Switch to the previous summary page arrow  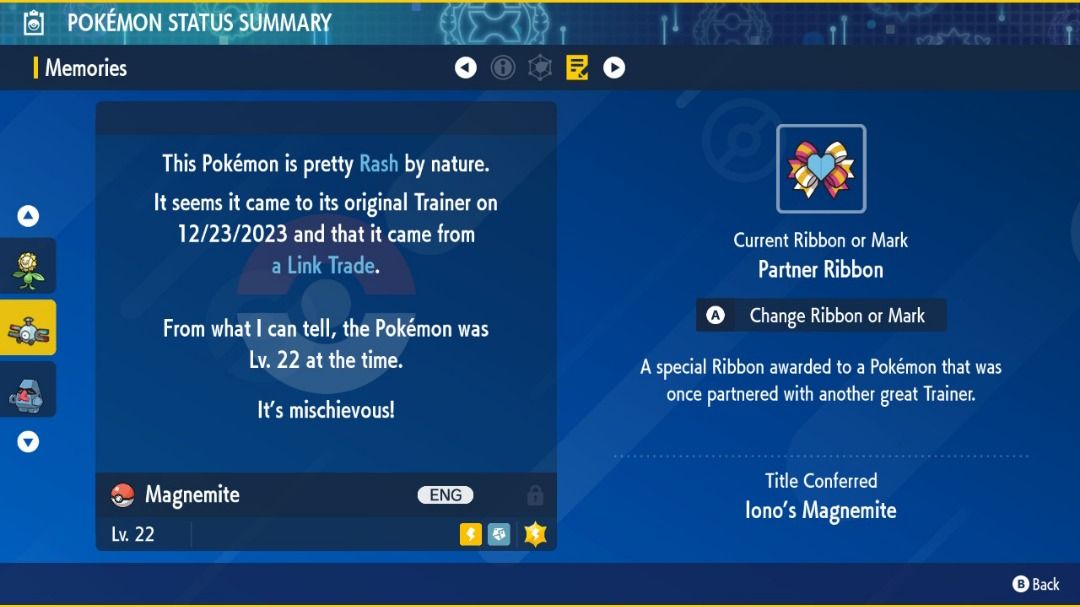coord(466,68)
